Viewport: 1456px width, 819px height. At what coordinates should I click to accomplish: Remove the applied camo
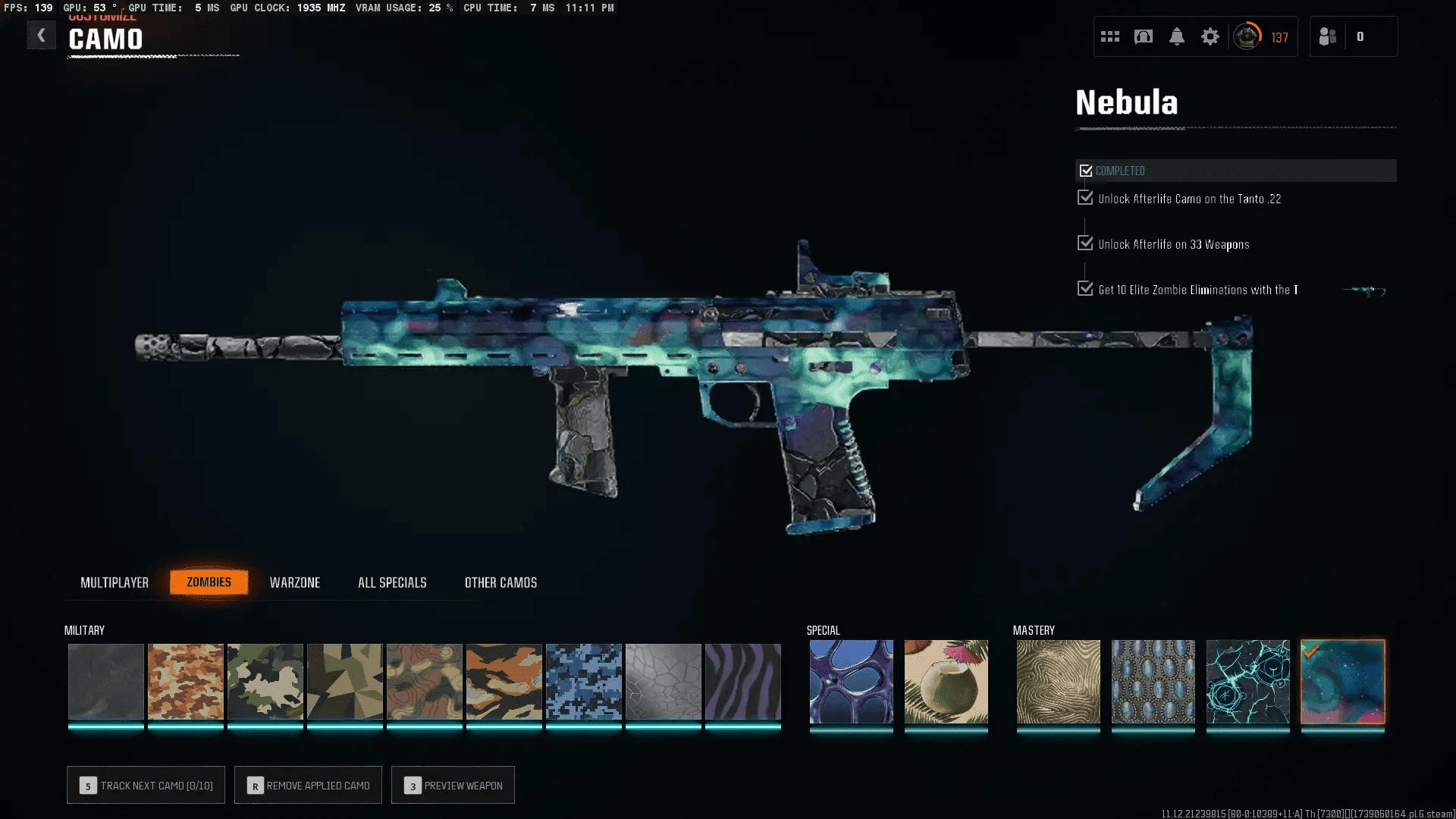[308, 786]
